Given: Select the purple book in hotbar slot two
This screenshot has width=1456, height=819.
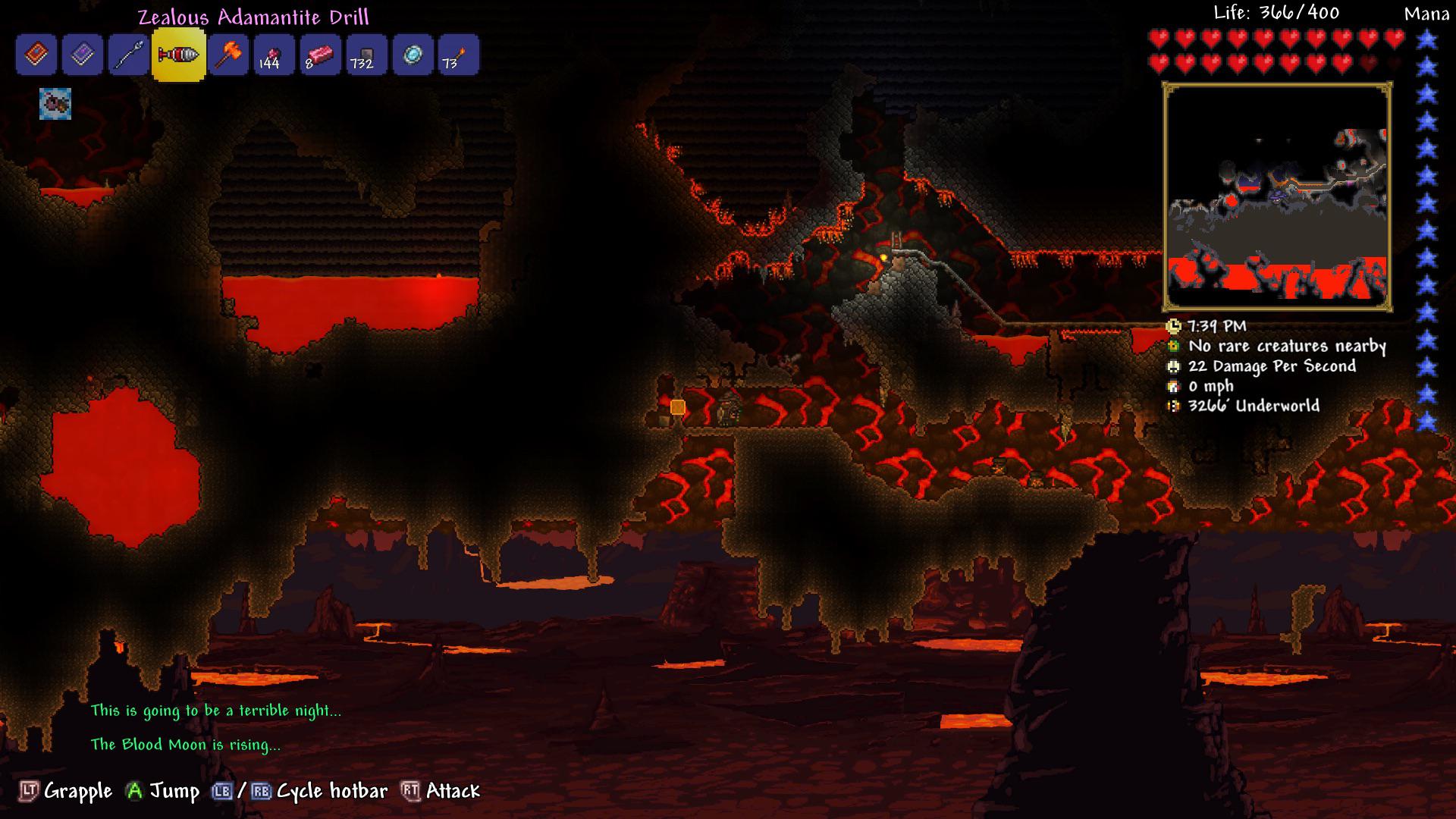Looking at the screenshot, I should [83, 54].
